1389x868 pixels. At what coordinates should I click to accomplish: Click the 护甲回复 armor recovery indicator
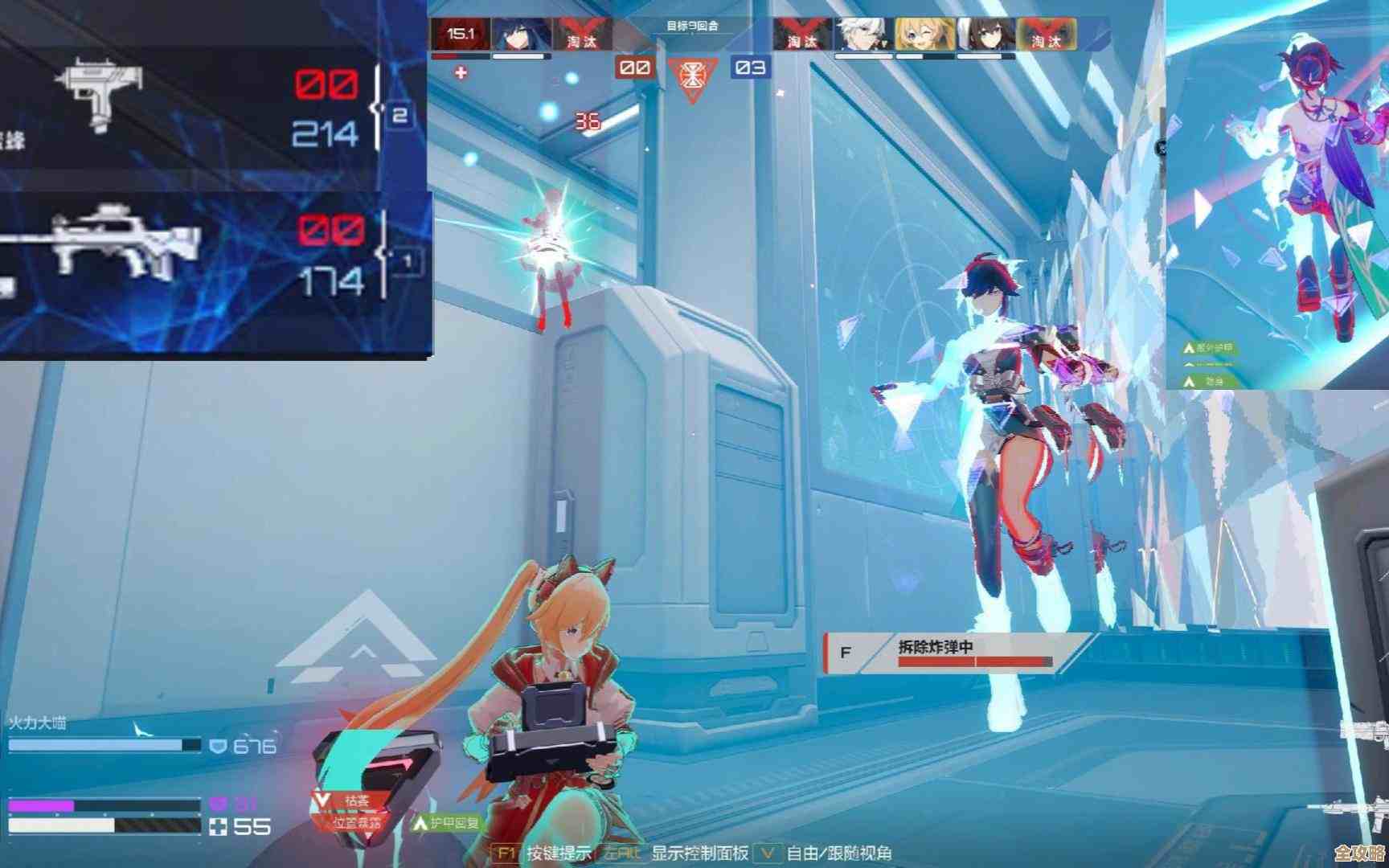point(447,823)
